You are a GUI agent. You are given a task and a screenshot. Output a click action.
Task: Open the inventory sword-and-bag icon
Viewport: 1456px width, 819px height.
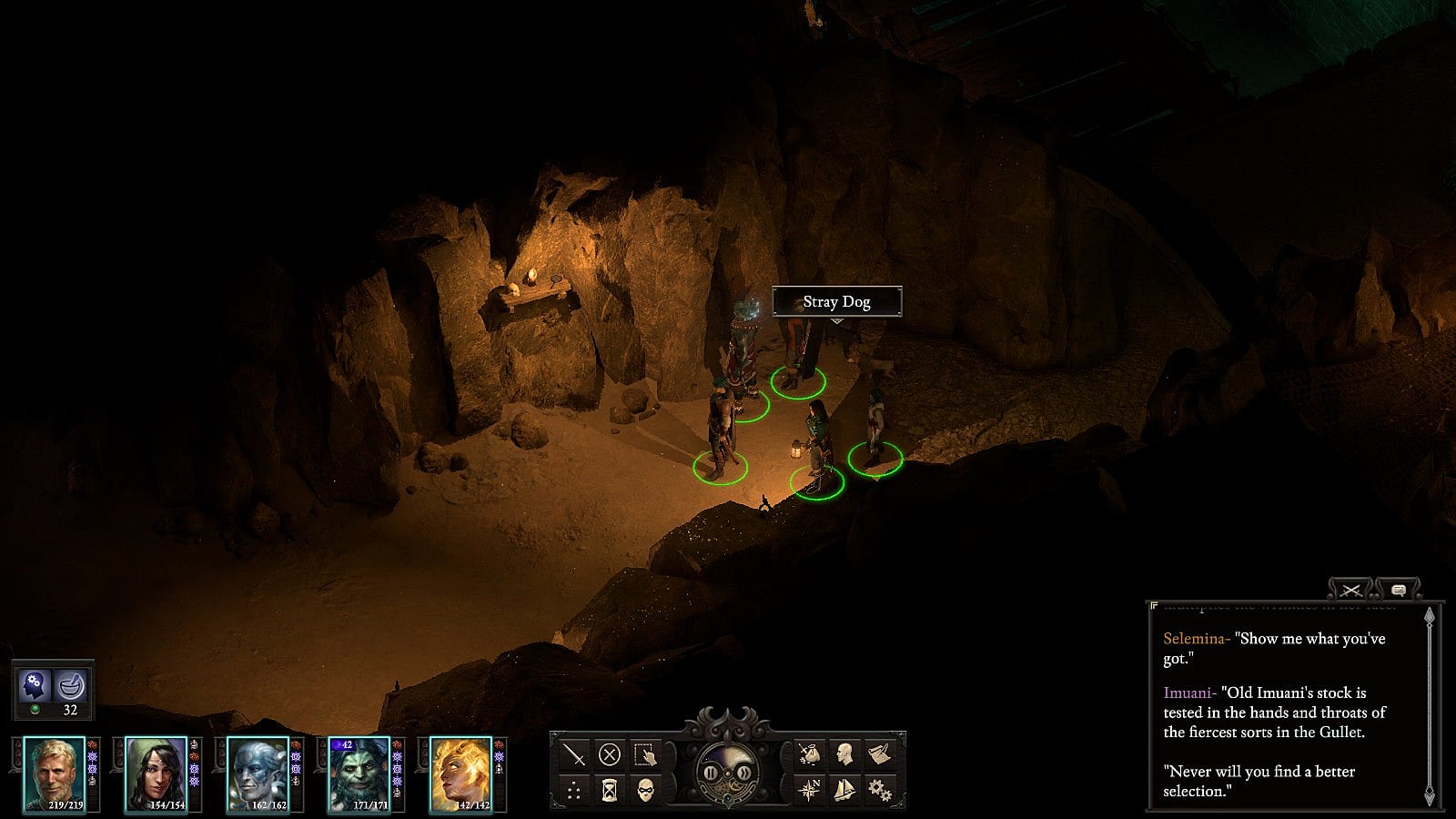click(x=809, y=754)
